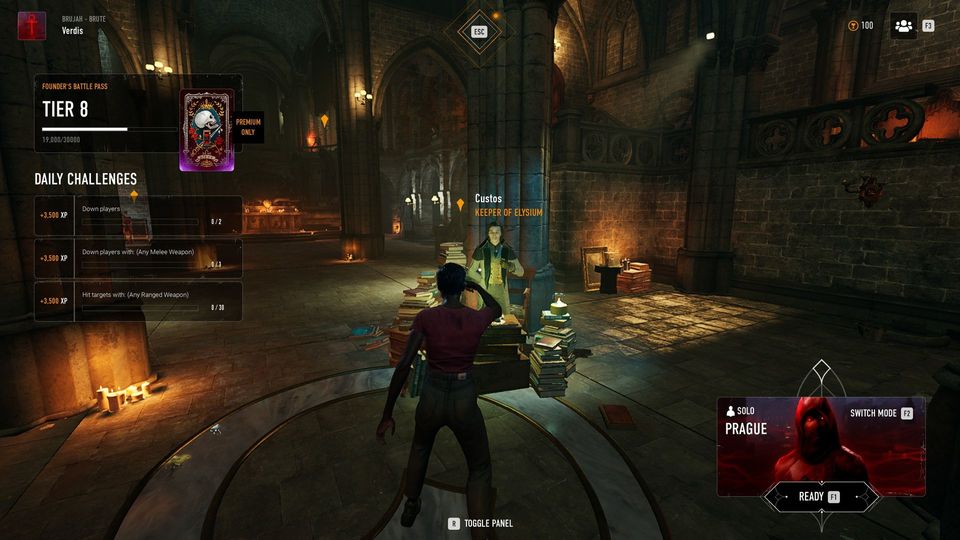Select the melee weapon downs challenge

coord(138,258)
